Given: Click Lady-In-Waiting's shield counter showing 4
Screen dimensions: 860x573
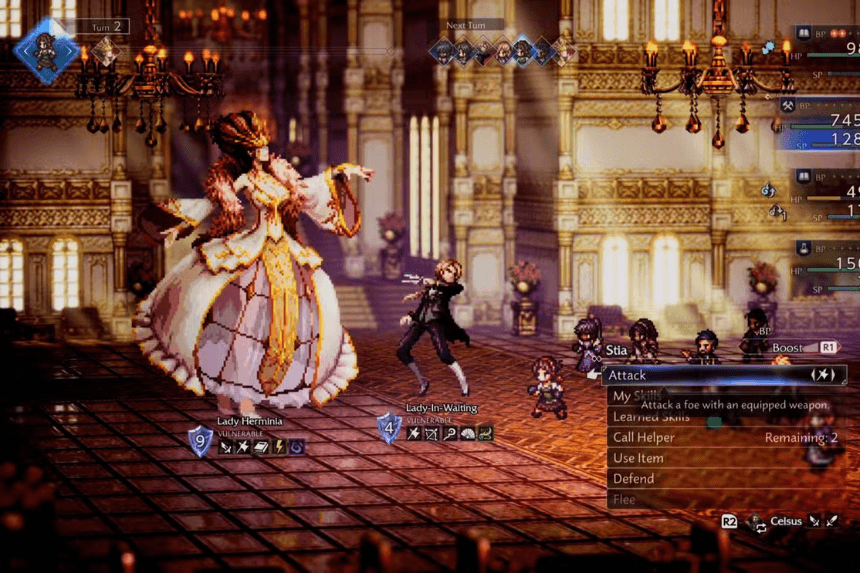Looking at the screenshot, I should pos(389,428).
